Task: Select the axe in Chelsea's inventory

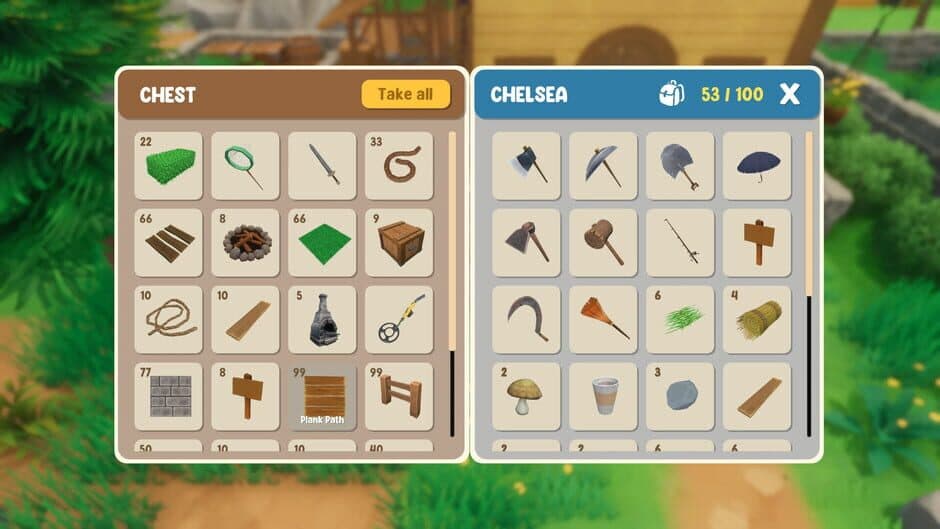Action: point(526,166)
